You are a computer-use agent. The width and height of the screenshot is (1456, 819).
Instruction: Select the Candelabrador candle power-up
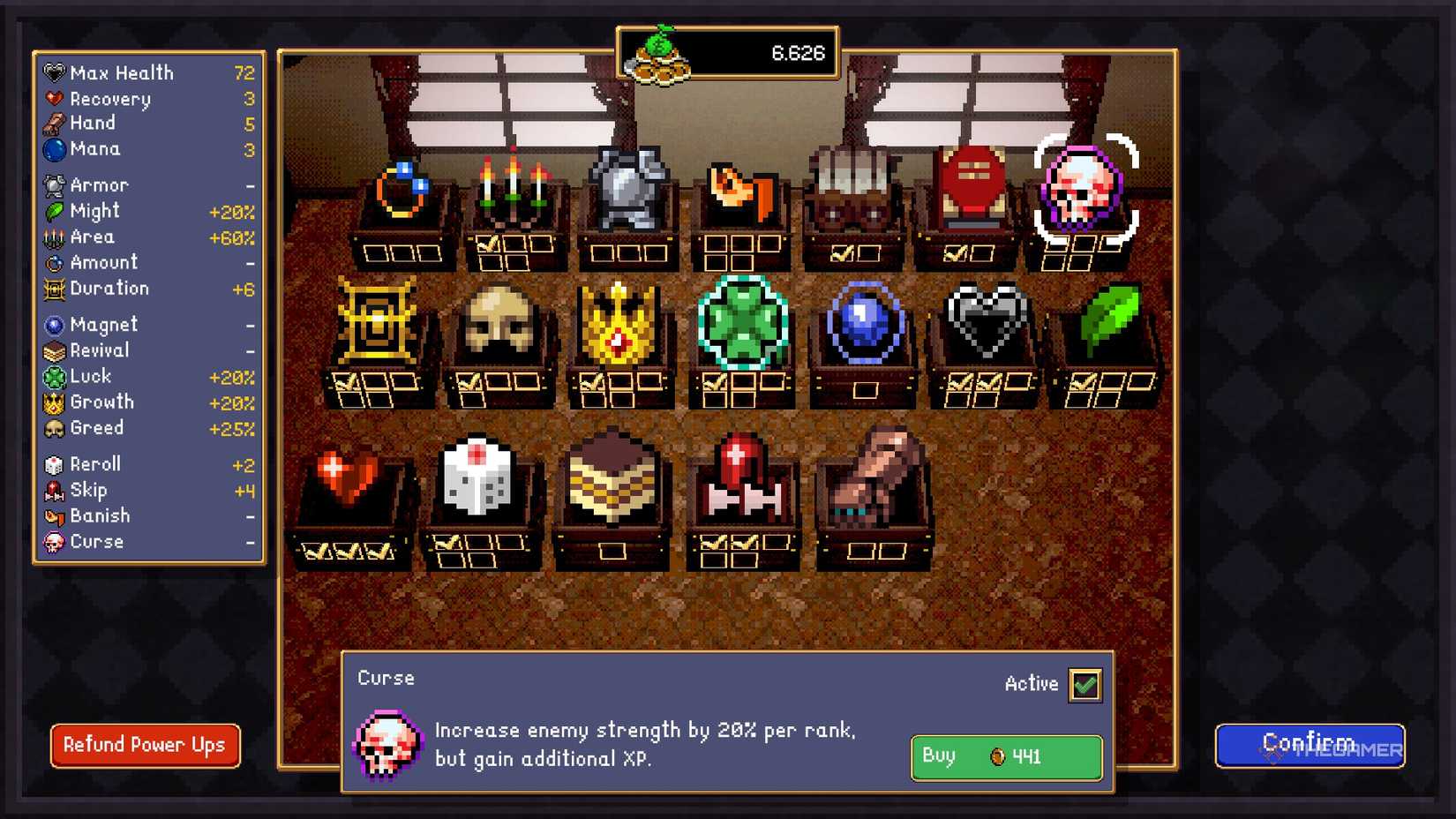click(x=512, y=185)
